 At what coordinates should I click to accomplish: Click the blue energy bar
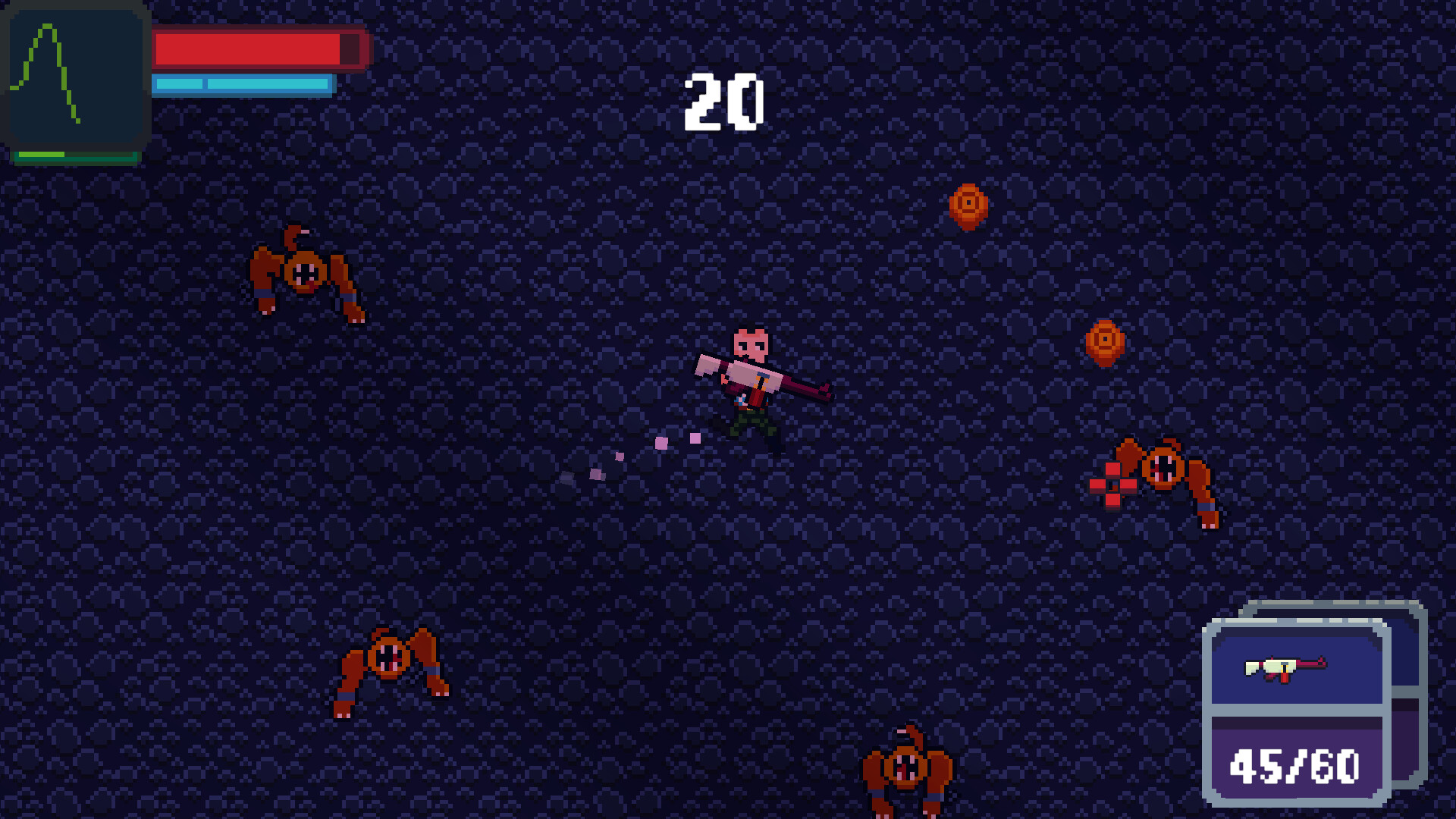click(x=243, y=85)
